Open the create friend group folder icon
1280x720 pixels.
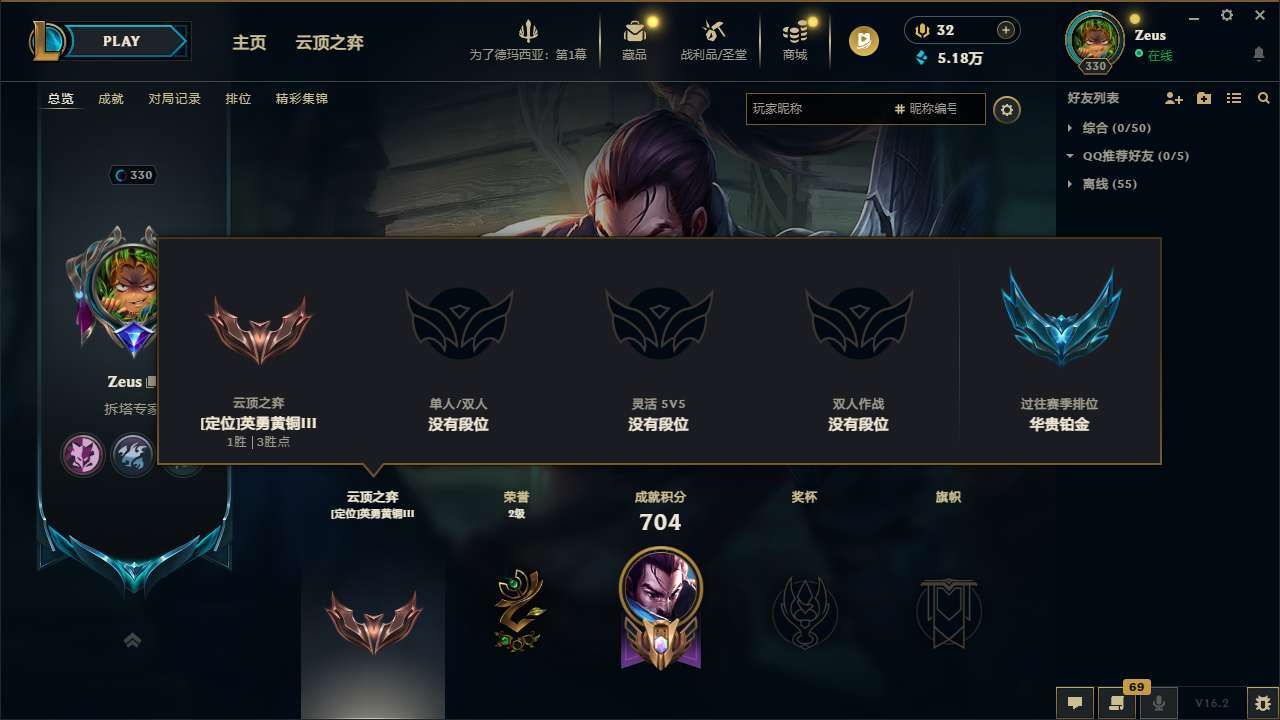[1203, 98]
